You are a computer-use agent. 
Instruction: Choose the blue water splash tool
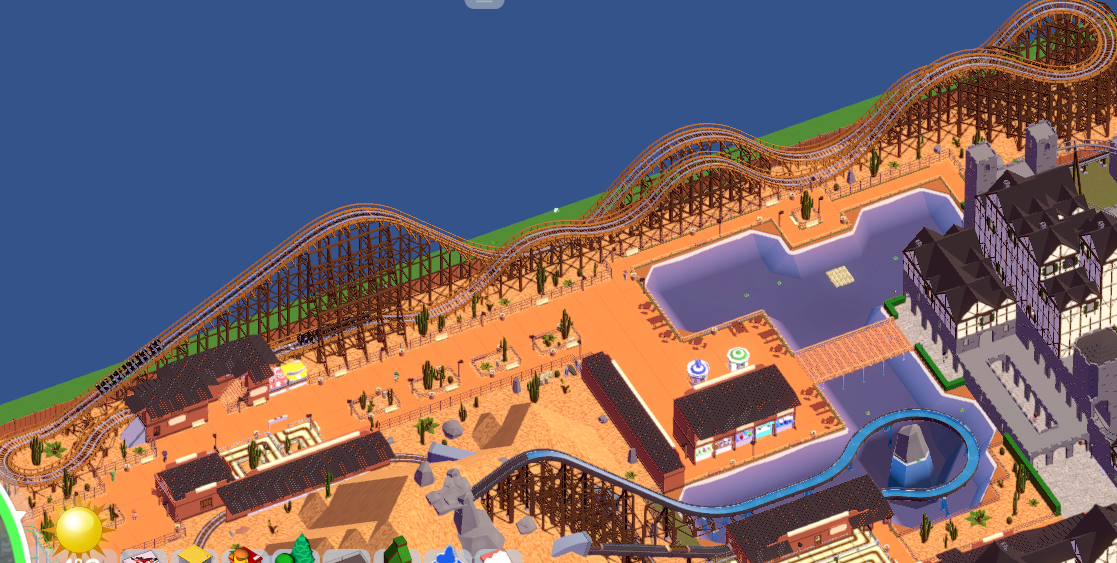(x=447, y=555)
